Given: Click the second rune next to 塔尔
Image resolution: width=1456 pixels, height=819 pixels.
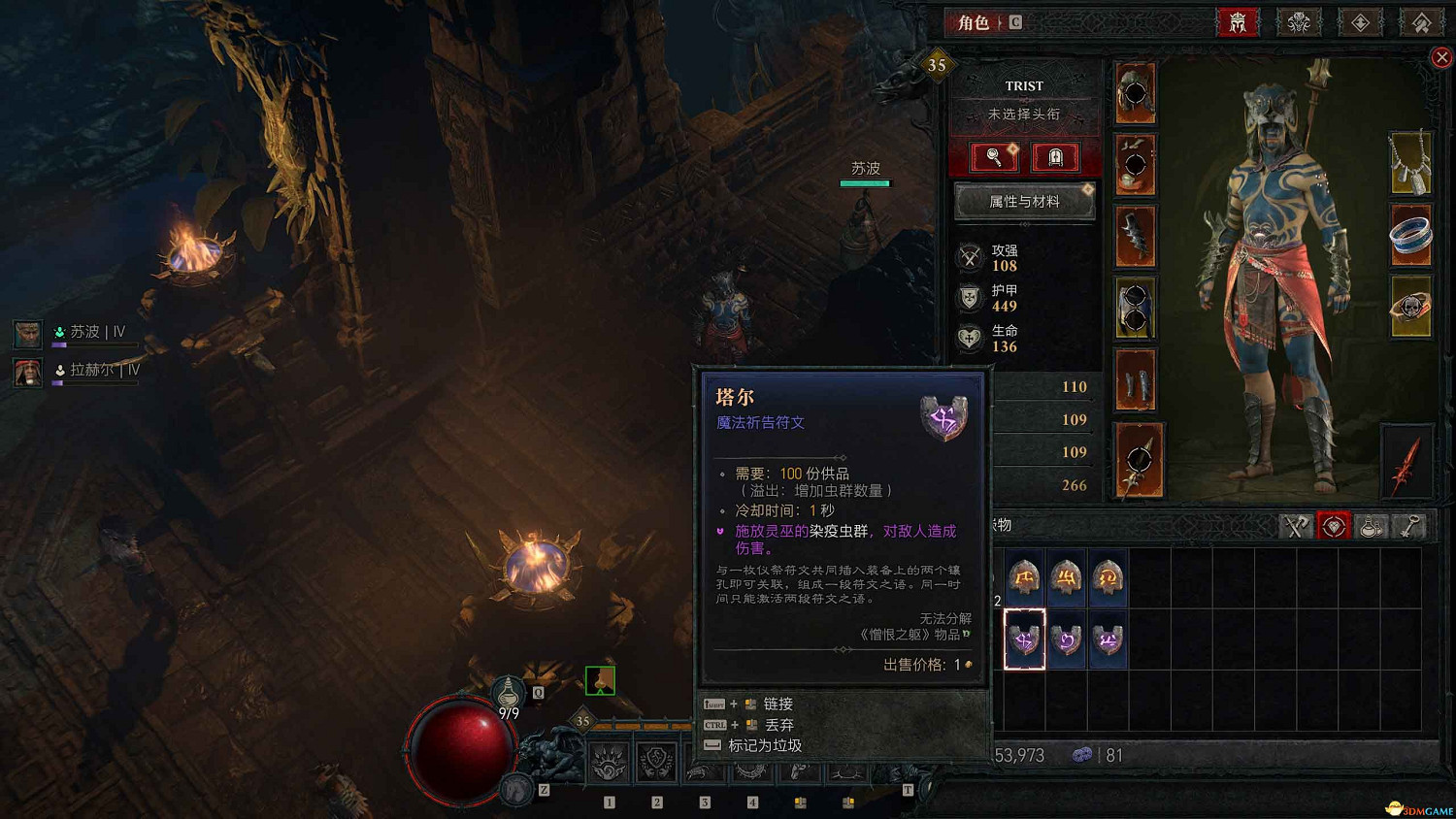Looking at the screenshot, I should pos(1066,639).
